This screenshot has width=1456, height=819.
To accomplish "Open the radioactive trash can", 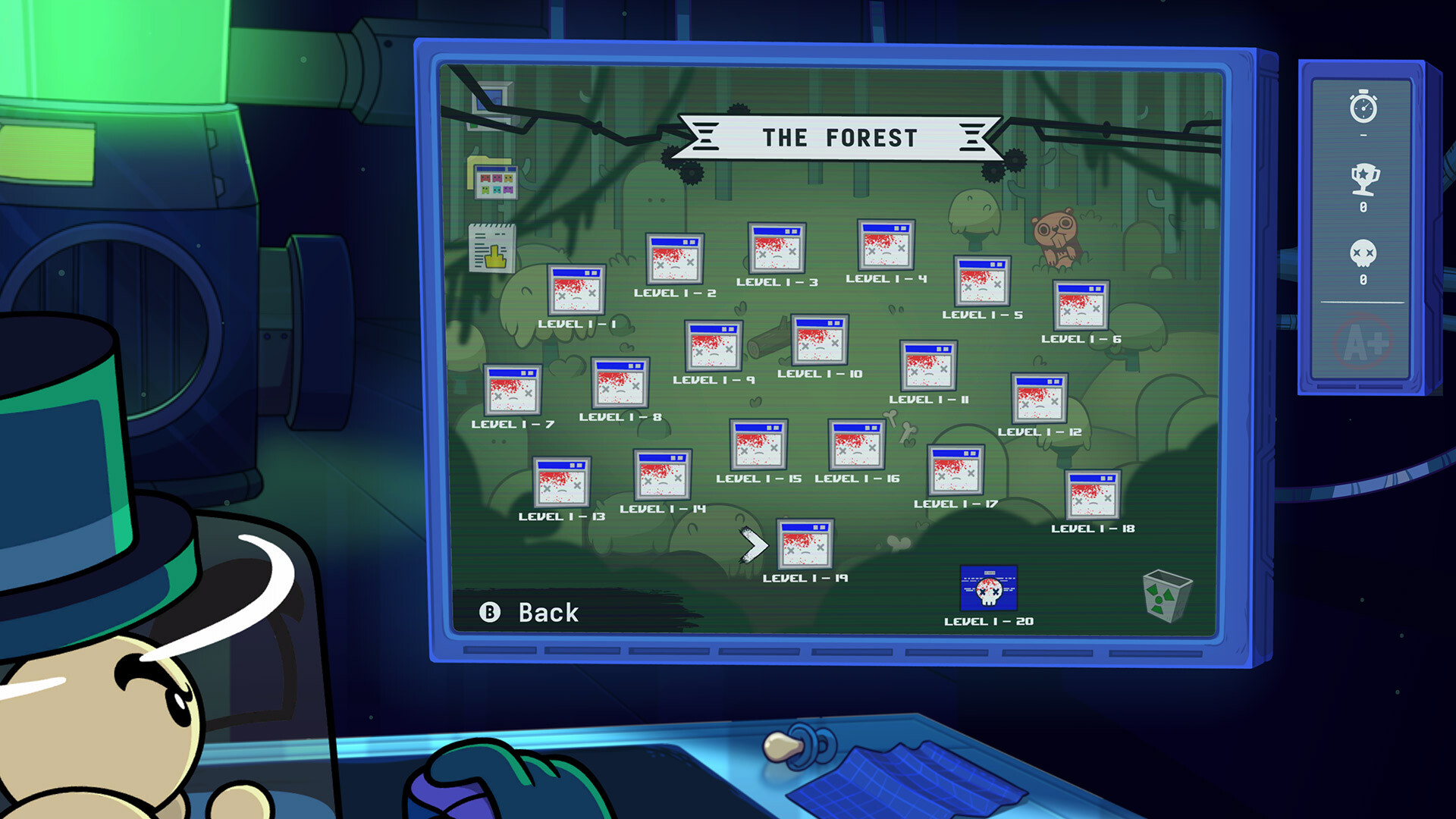I will tap(1166, 599).
